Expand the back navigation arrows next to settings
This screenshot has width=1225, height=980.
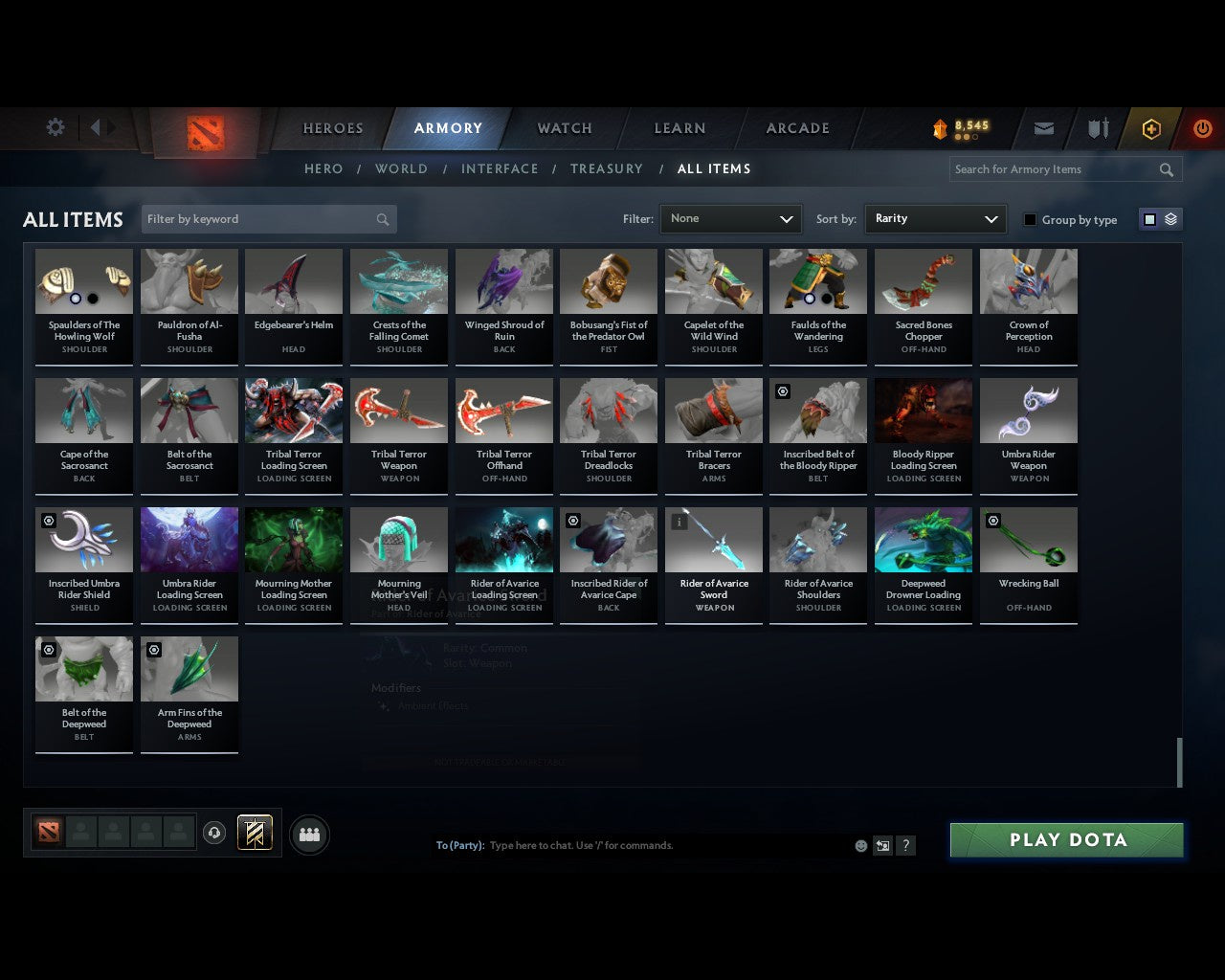[99, 126]
